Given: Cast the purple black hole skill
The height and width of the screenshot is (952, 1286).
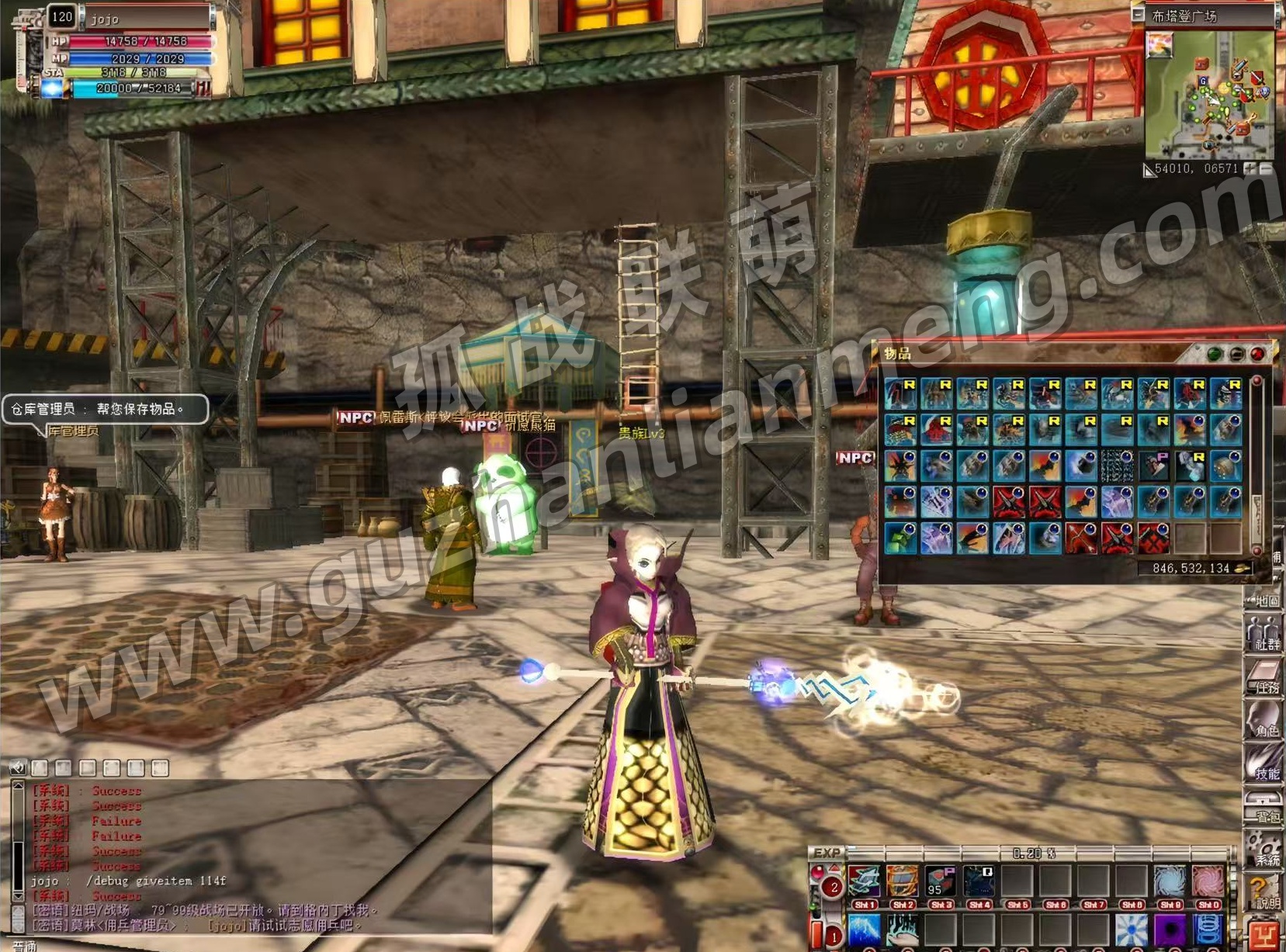Looking at the screenshot, I should 1170,929.
